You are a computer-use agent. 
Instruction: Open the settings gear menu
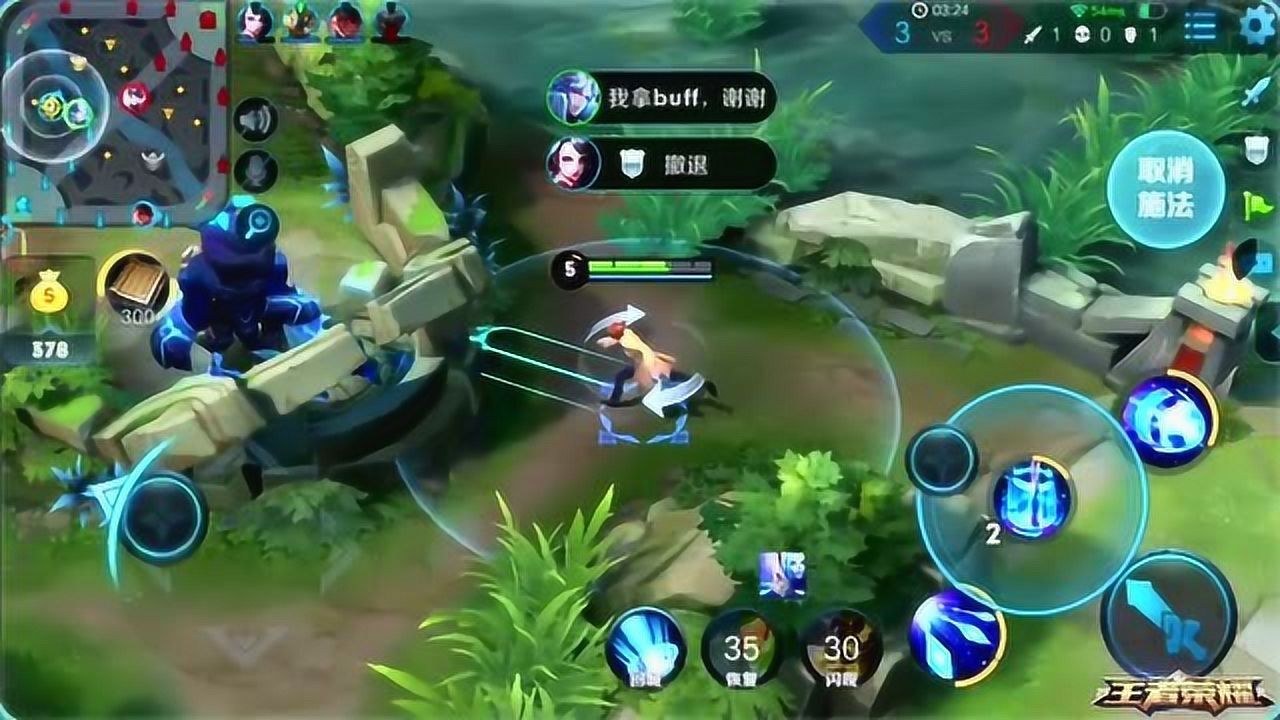pos(1258,26)
